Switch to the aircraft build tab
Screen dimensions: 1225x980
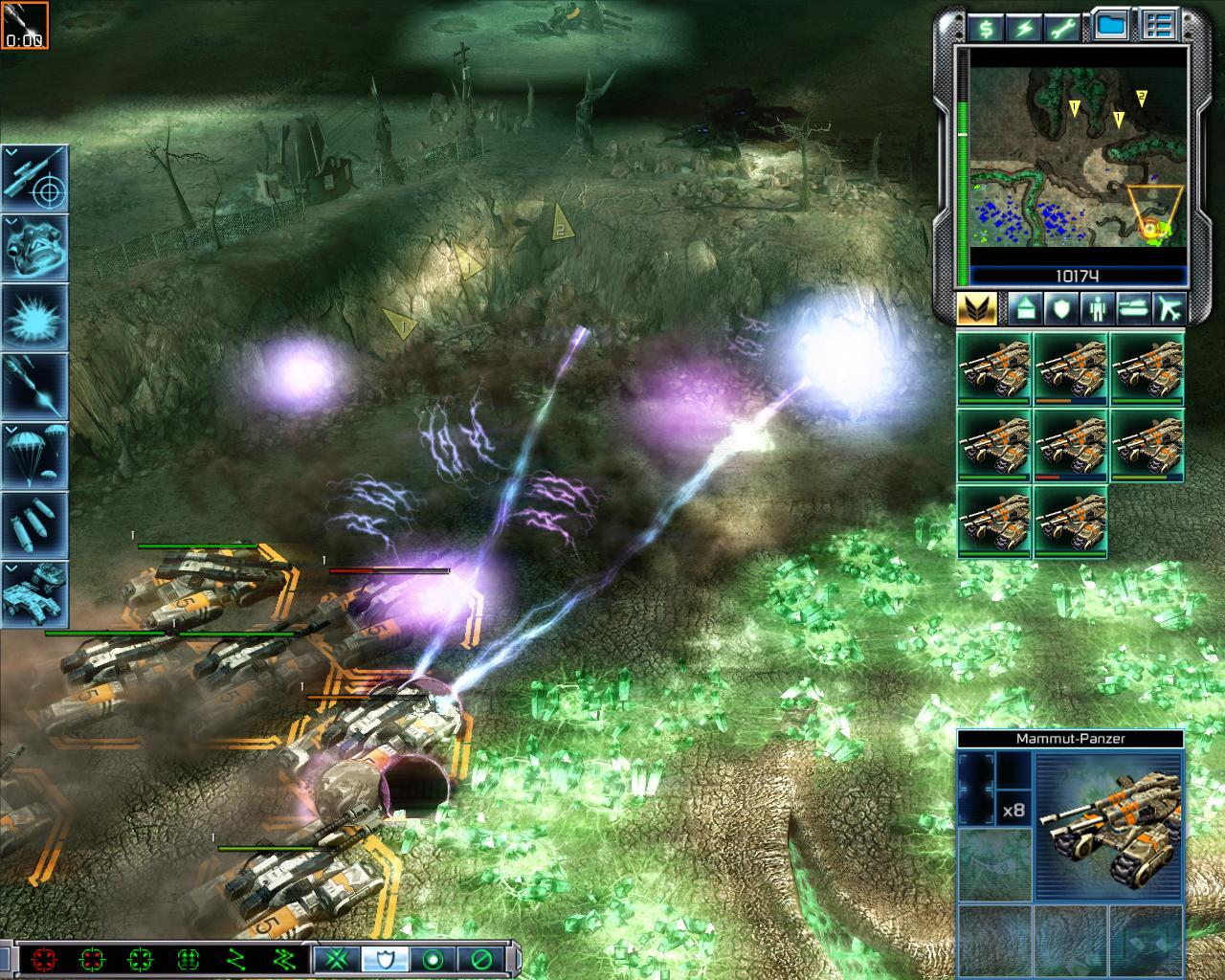pos(1169,308)
